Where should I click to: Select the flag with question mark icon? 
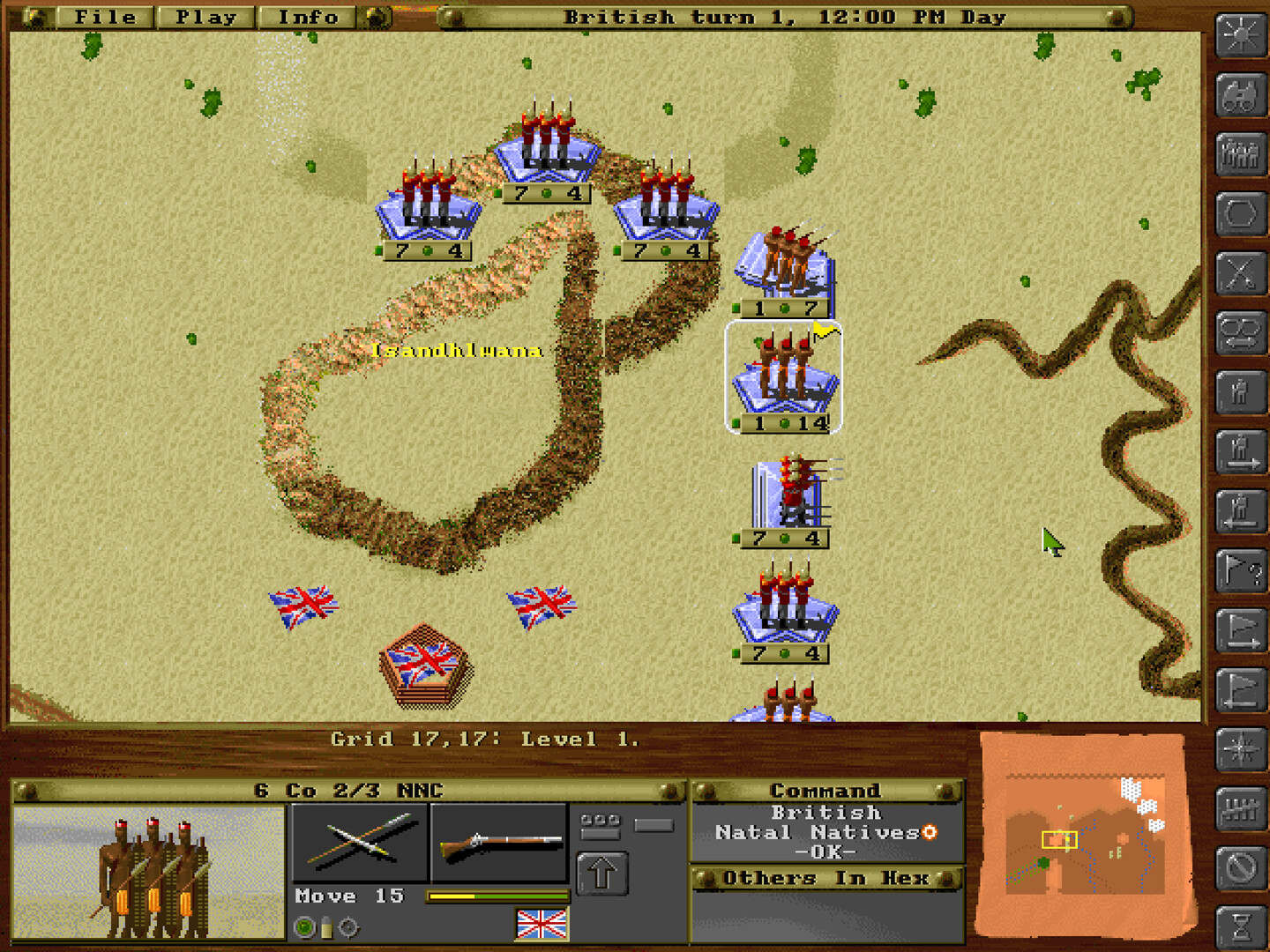tap(1240, 569)
